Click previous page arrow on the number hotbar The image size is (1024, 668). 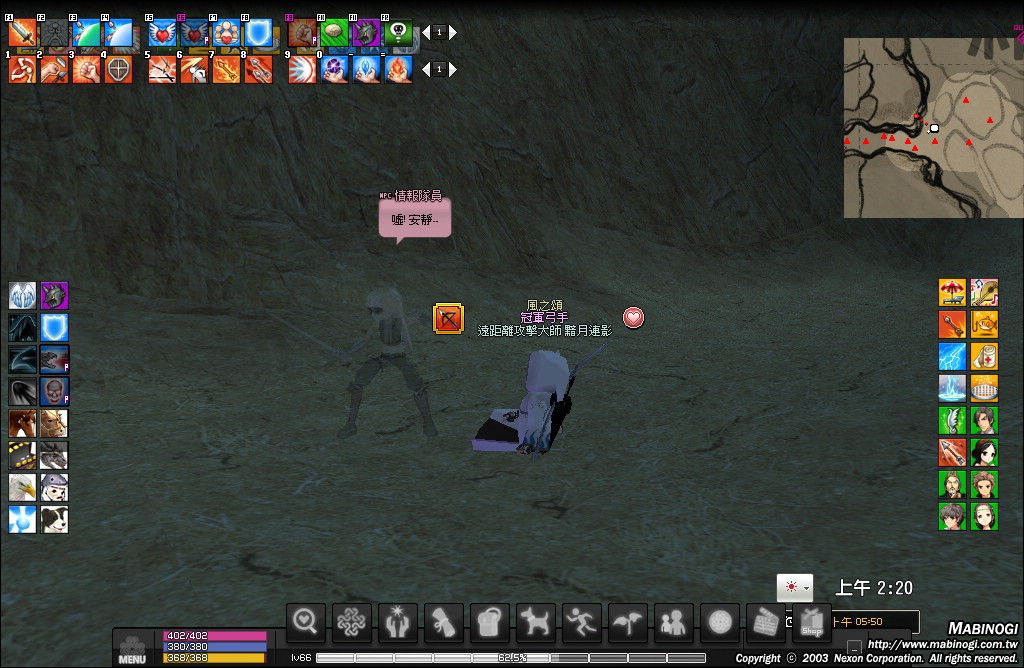tap(425, 70)
